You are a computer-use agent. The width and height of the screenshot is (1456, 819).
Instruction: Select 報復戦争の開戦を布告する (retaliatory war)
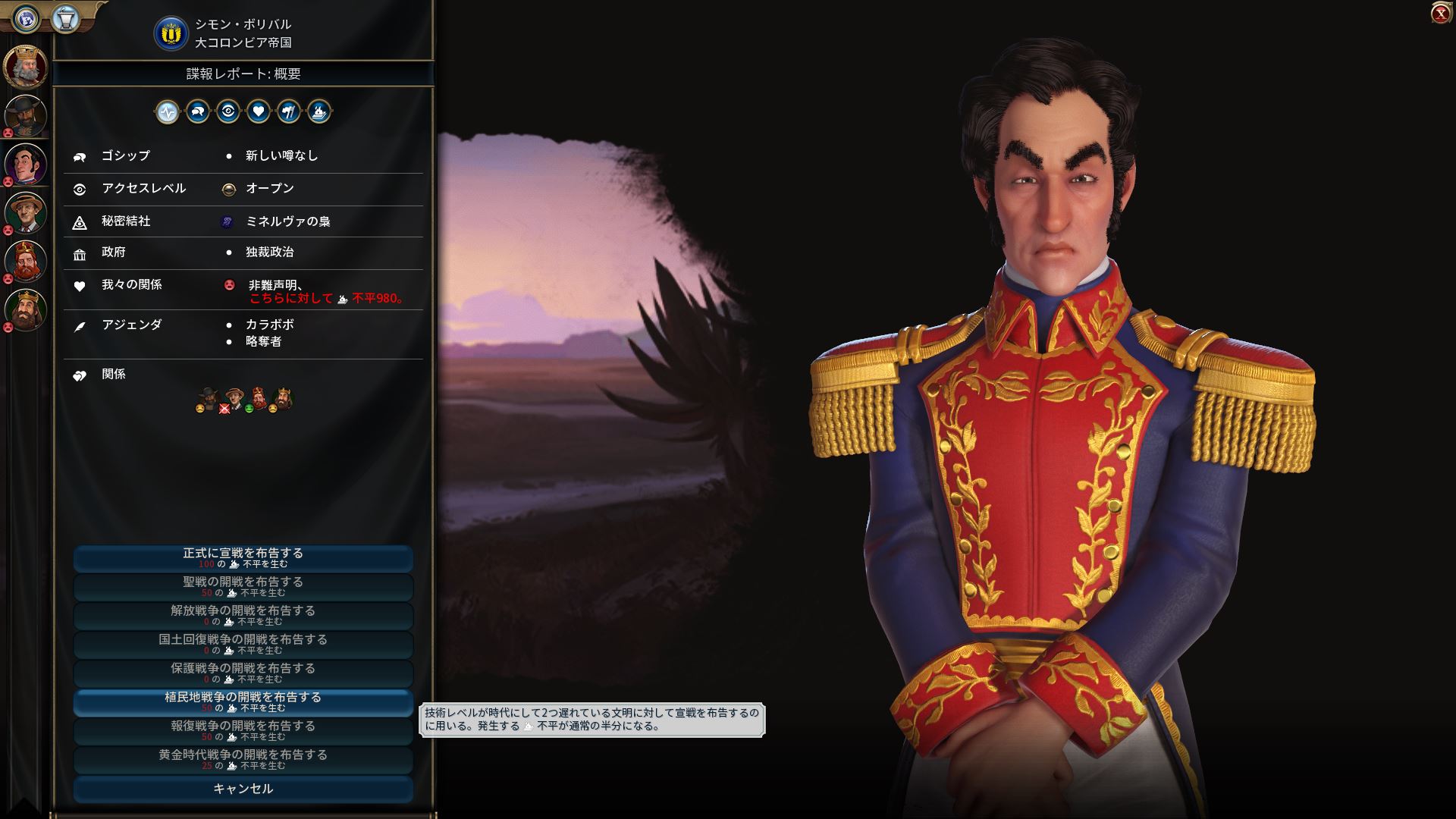coord(243,731)
